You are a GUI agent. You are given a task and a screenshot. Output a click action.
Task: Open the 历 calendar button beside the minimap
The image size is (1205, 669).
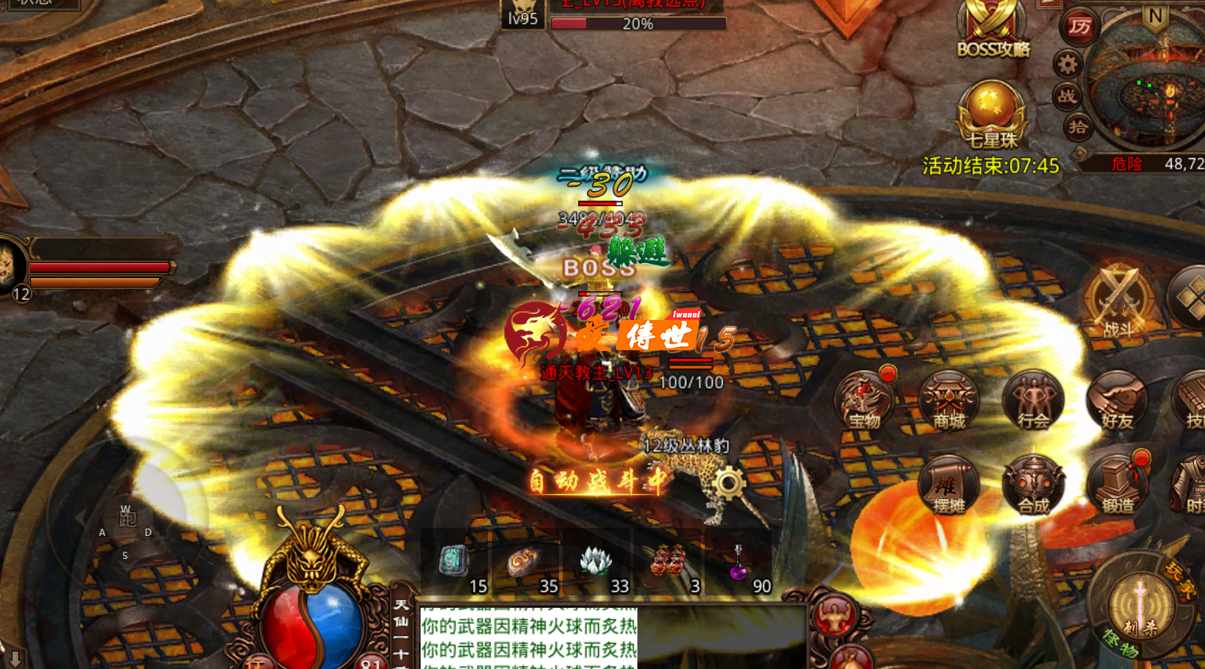pyautogui.click(x=1079, y=26)
